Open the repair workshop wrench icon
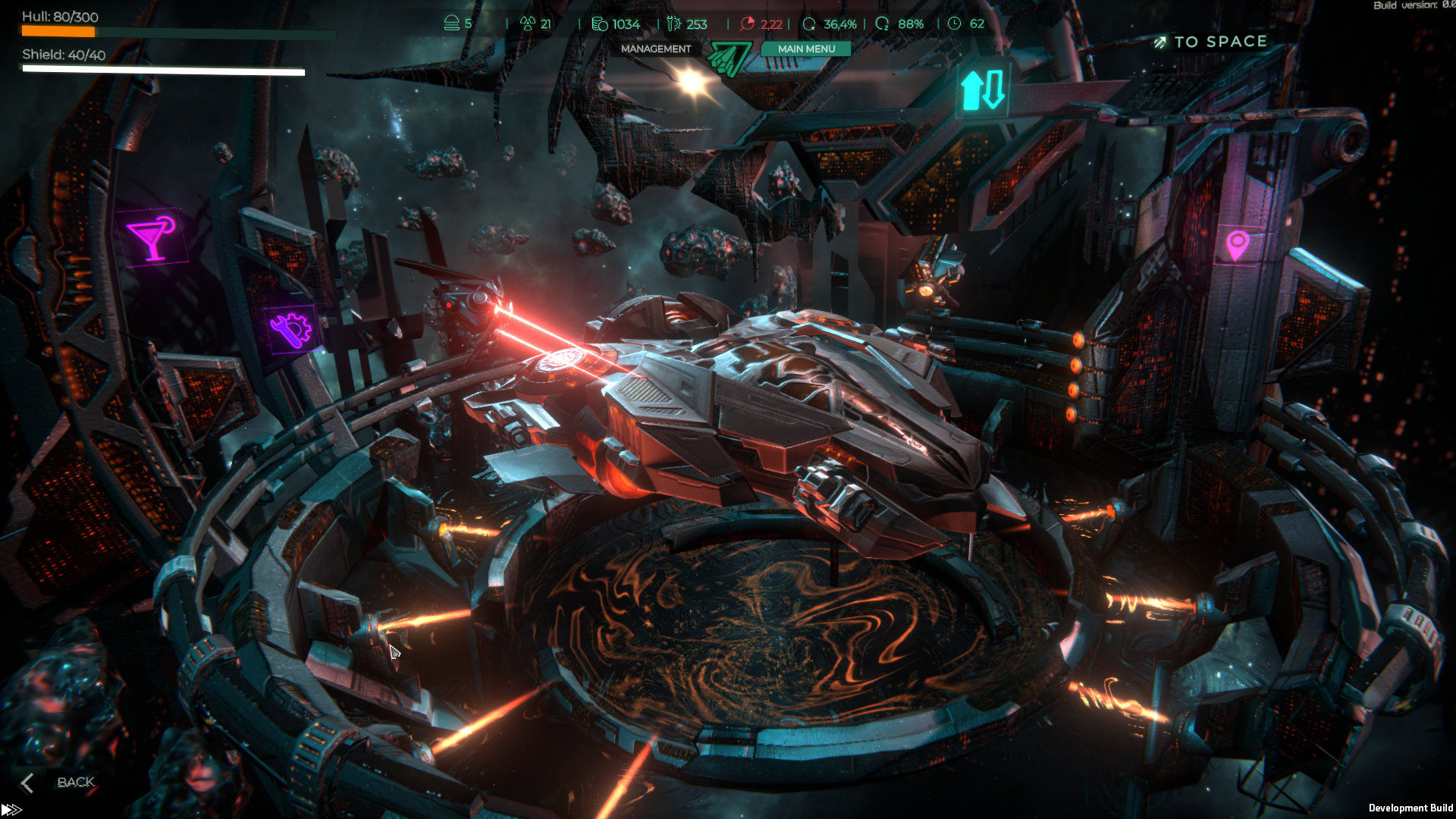This screenshot has height=819, width=1456. point(290,330)
